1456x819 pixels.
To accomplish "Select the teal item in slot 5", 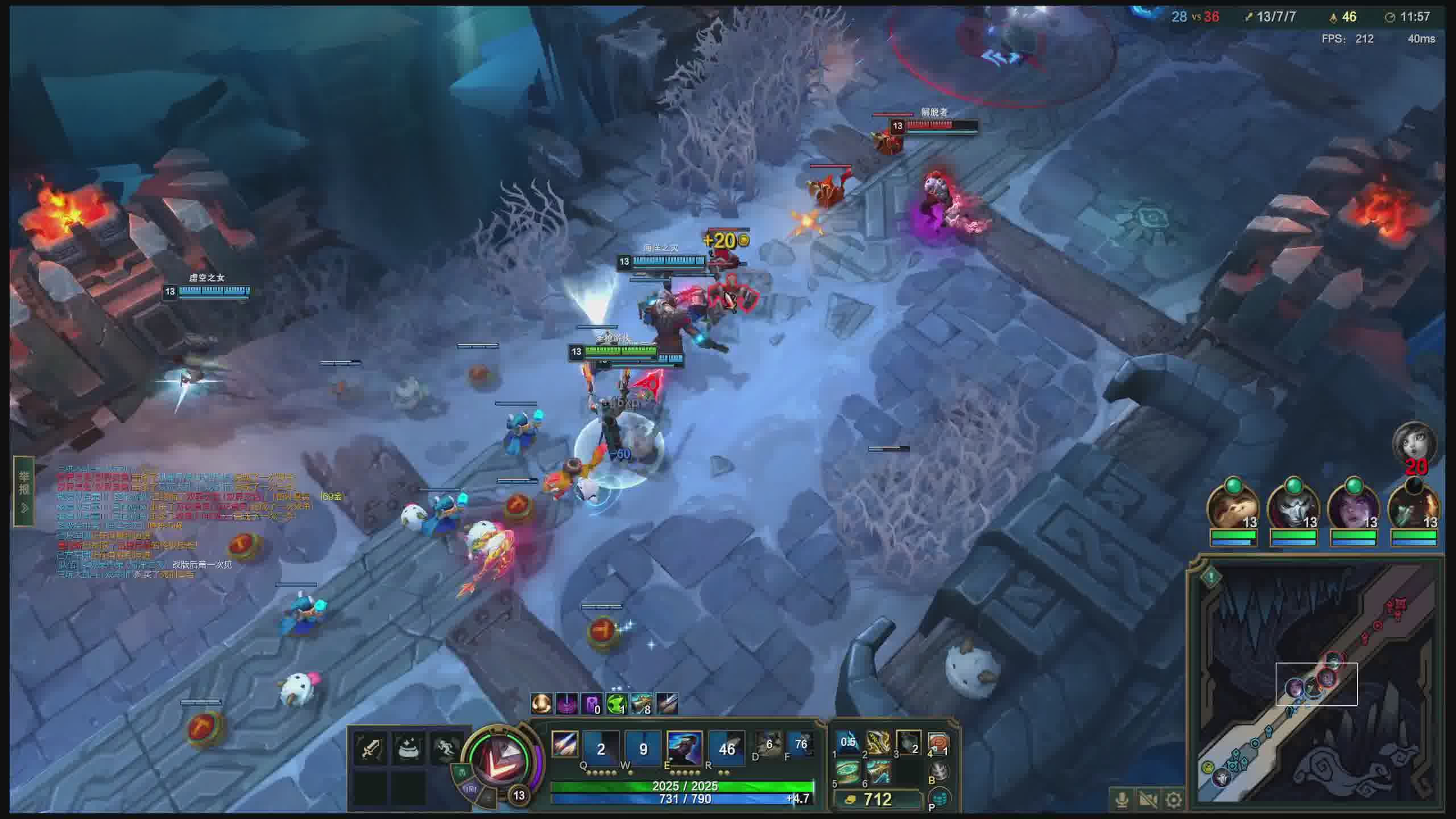I will [x=848, y=772].
